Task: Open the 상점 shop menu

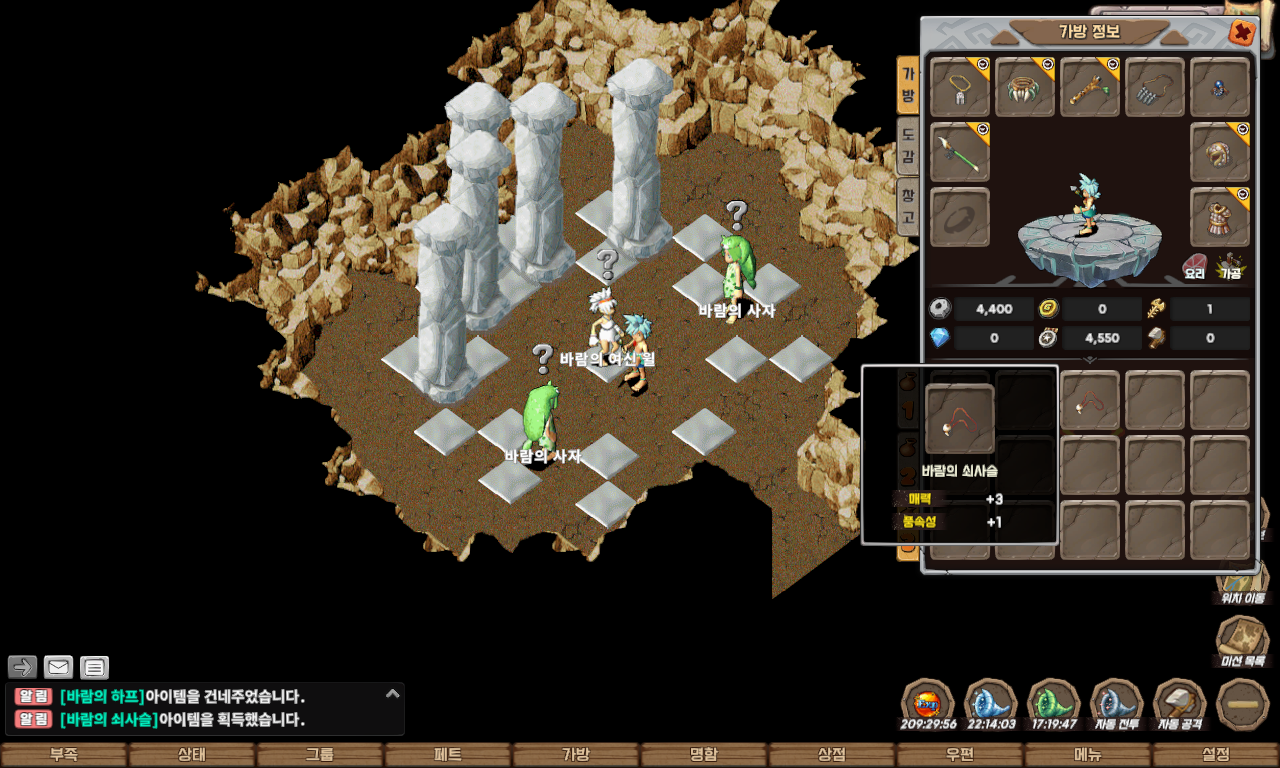Action: click(832, 755)
